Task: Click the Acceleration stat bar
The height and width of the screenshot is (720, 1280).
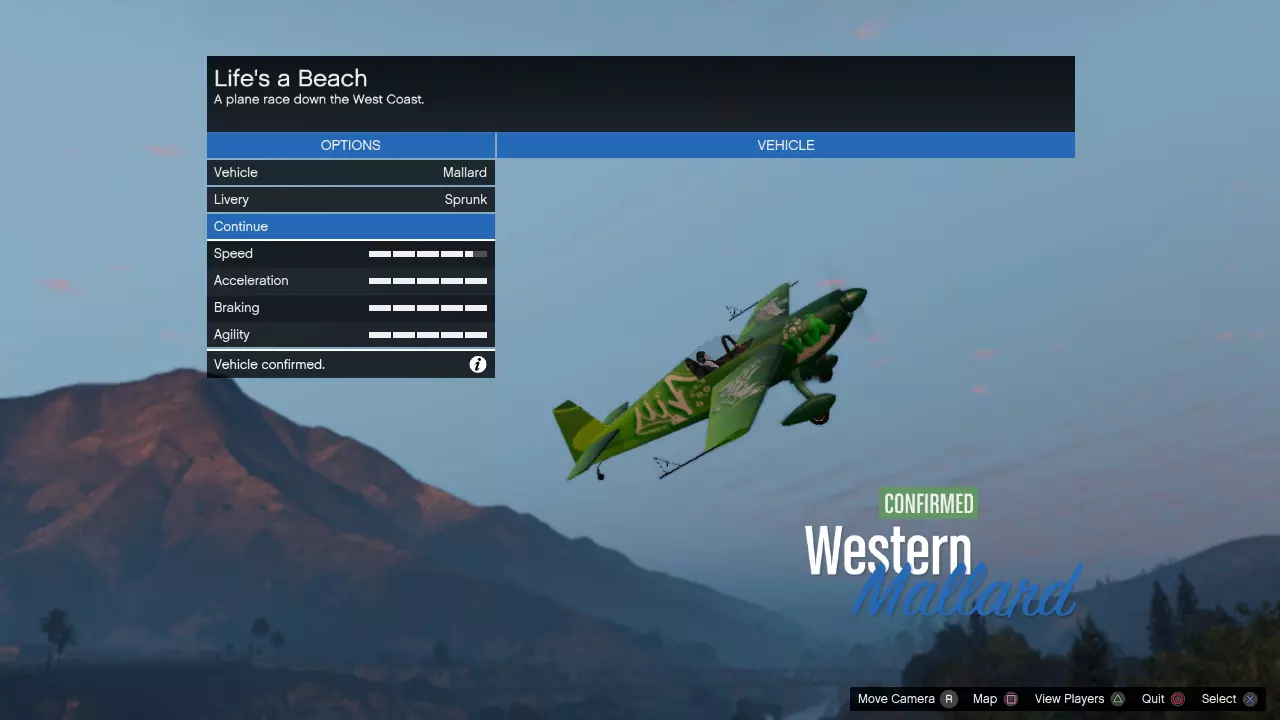Action: pyautogui.click(x=428, y=280)
